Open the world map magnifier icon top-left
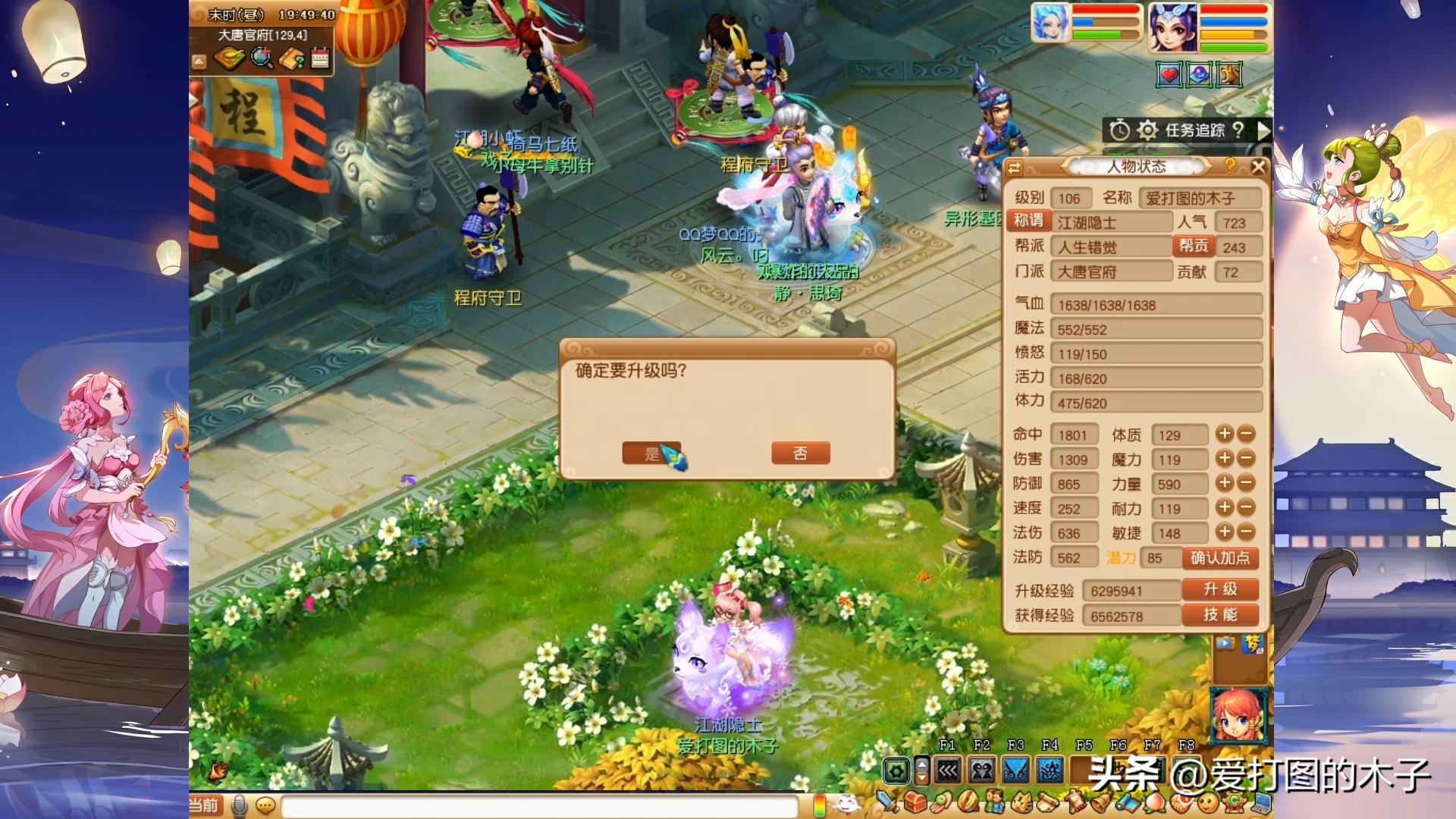The image size is (1456, 819). [x=261, y=60]
